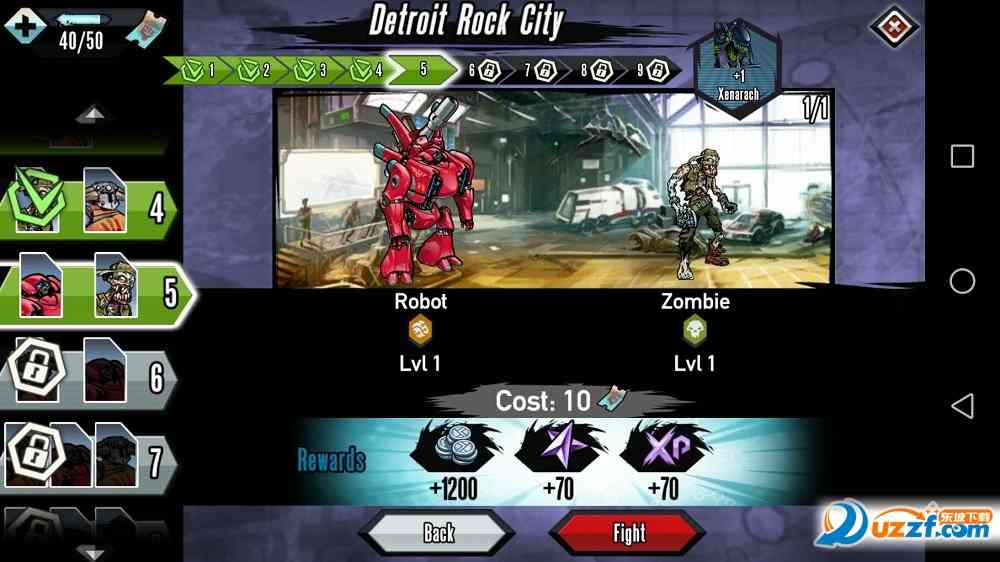Select completed stage 3 on progress bar
This screenshot has width=1000, height=562.
pos(309,70)
